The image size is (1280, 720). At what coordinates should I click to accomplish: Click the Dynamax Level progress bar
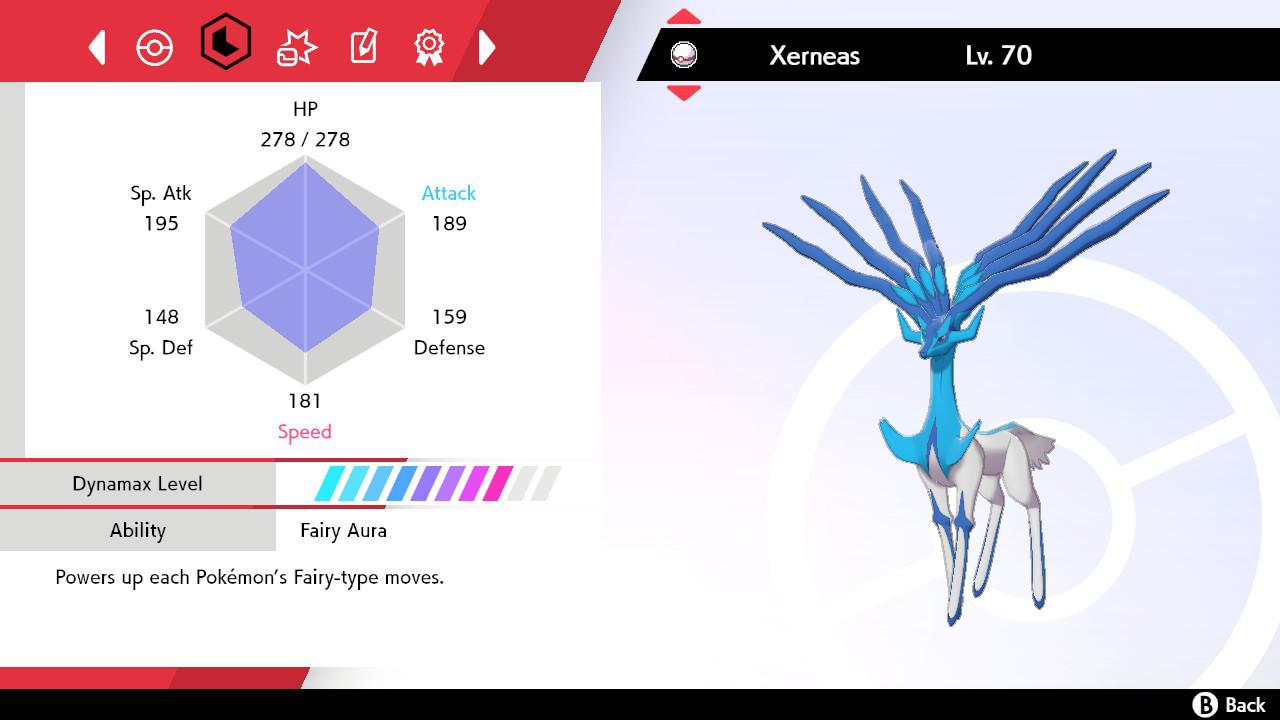(432, 483)
